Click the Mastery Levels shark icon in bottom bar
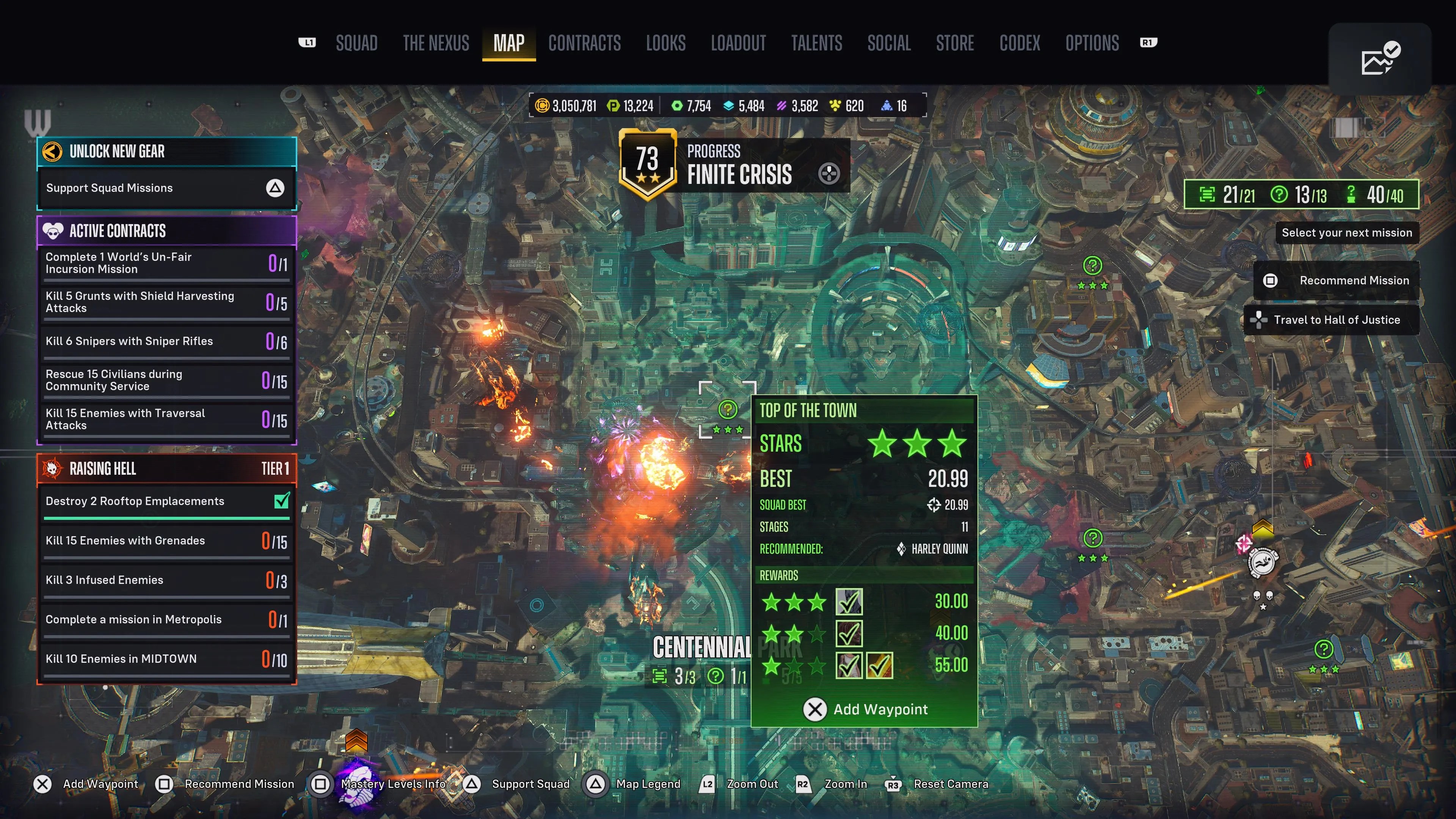Viewport: 1456px width, 819px height. point(357,786)
